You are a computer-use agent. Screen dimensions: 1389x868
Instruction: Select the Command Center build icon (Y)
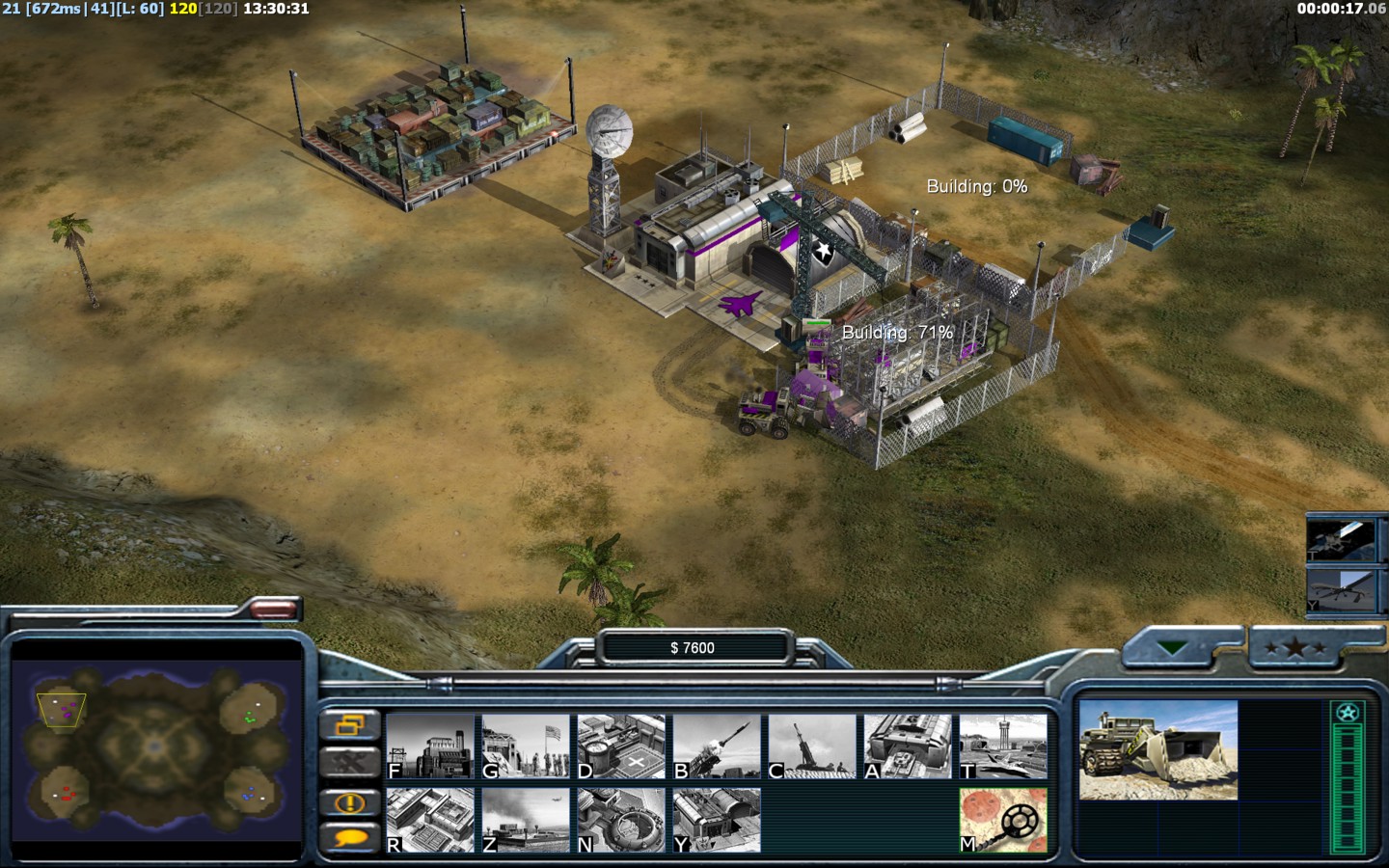point(717,821)
